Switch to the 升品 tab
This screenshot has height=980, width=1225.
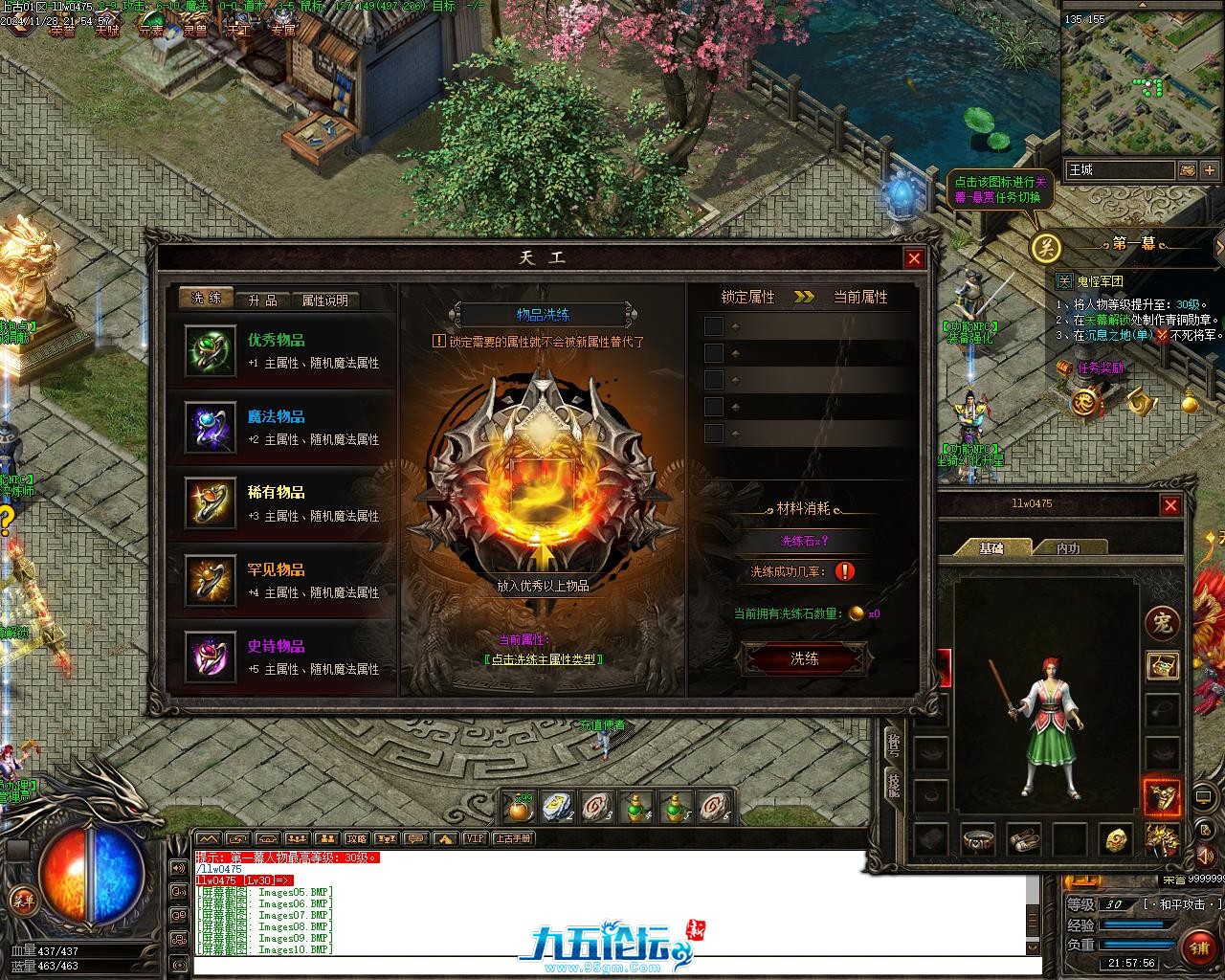point(262,300)
